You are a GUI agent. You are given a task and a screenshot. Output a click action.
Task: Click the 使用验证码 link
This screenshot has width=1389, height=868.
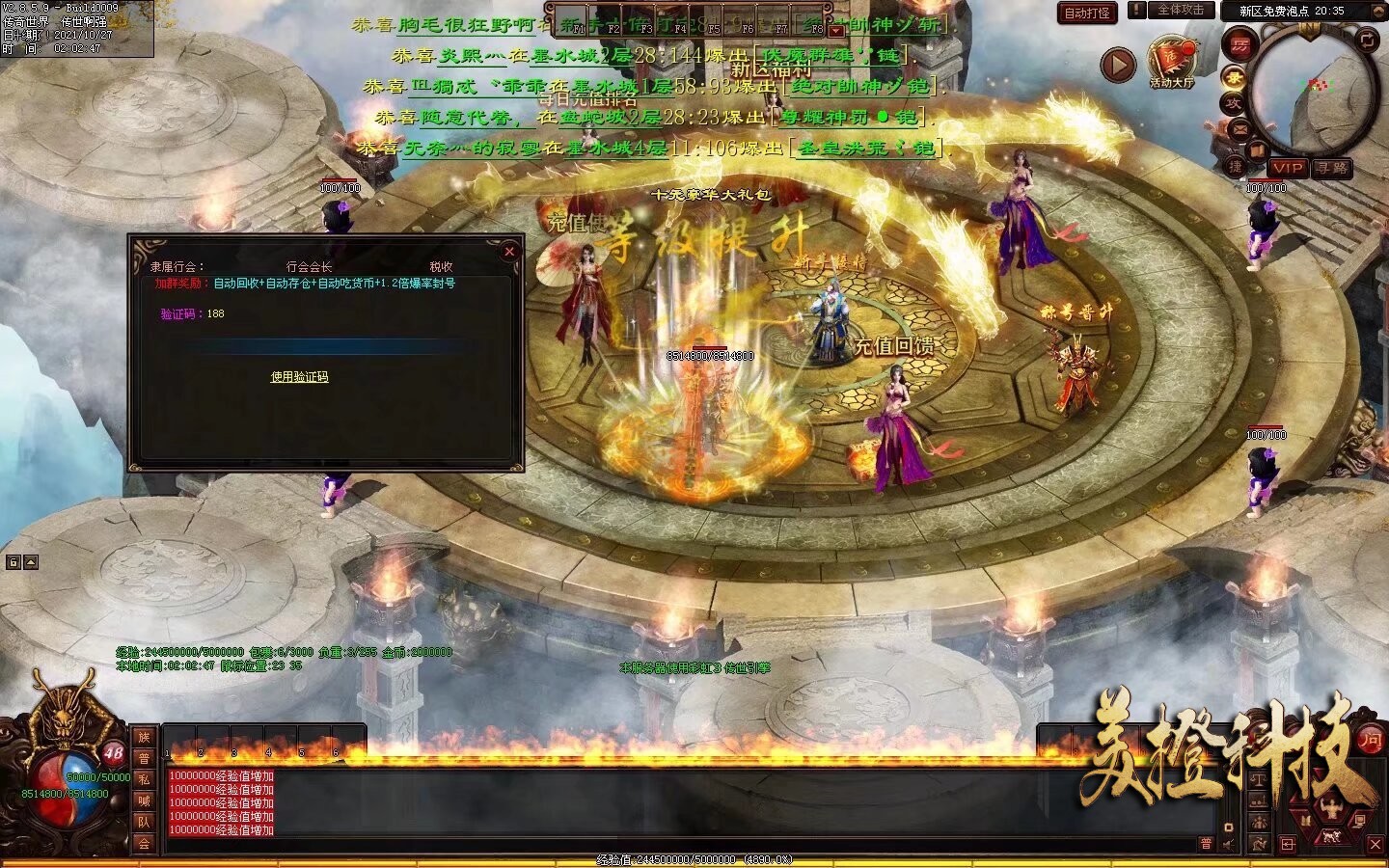click(x=299, y=377)
